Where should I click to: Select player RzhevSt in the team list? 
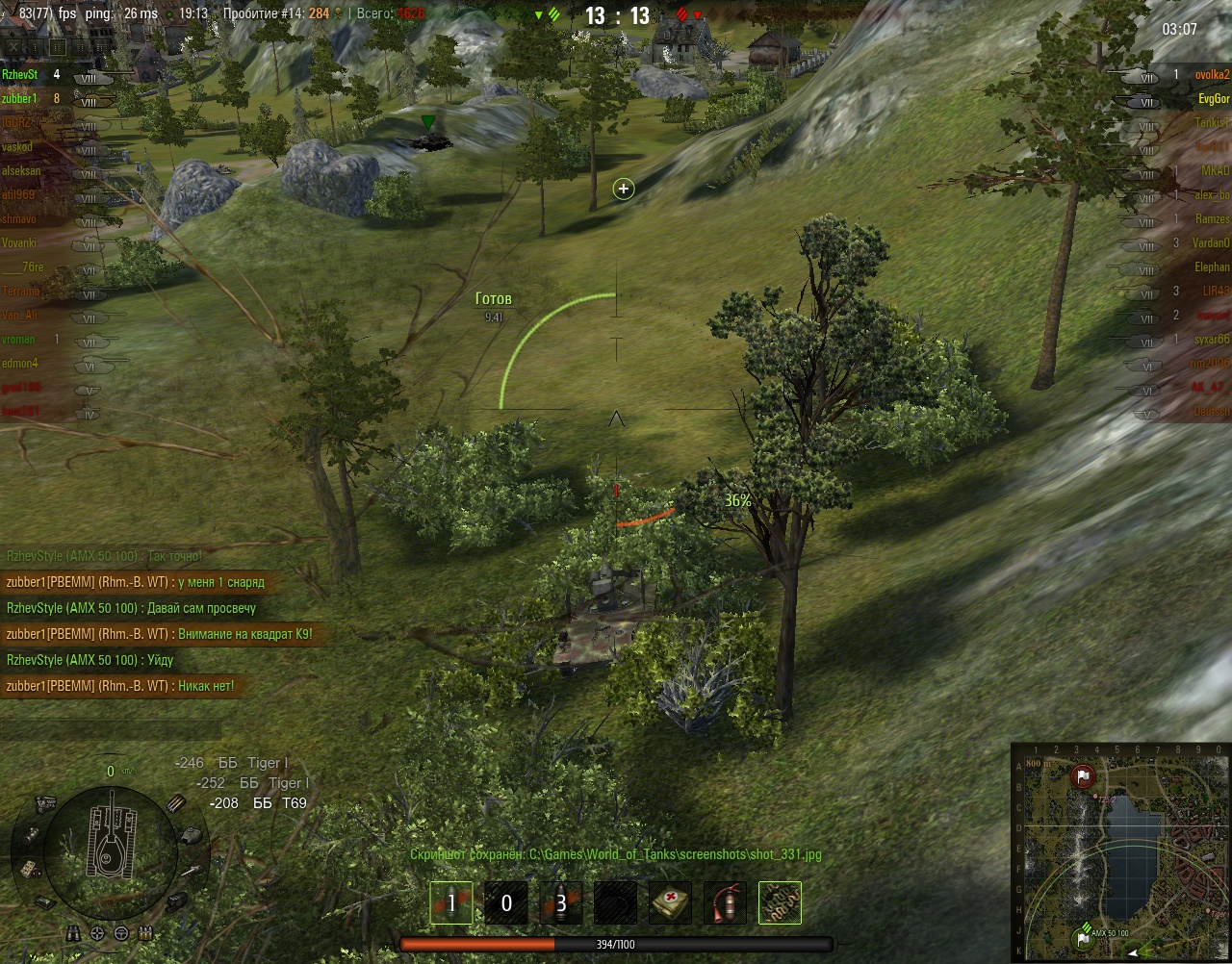(x=20, y=74)
